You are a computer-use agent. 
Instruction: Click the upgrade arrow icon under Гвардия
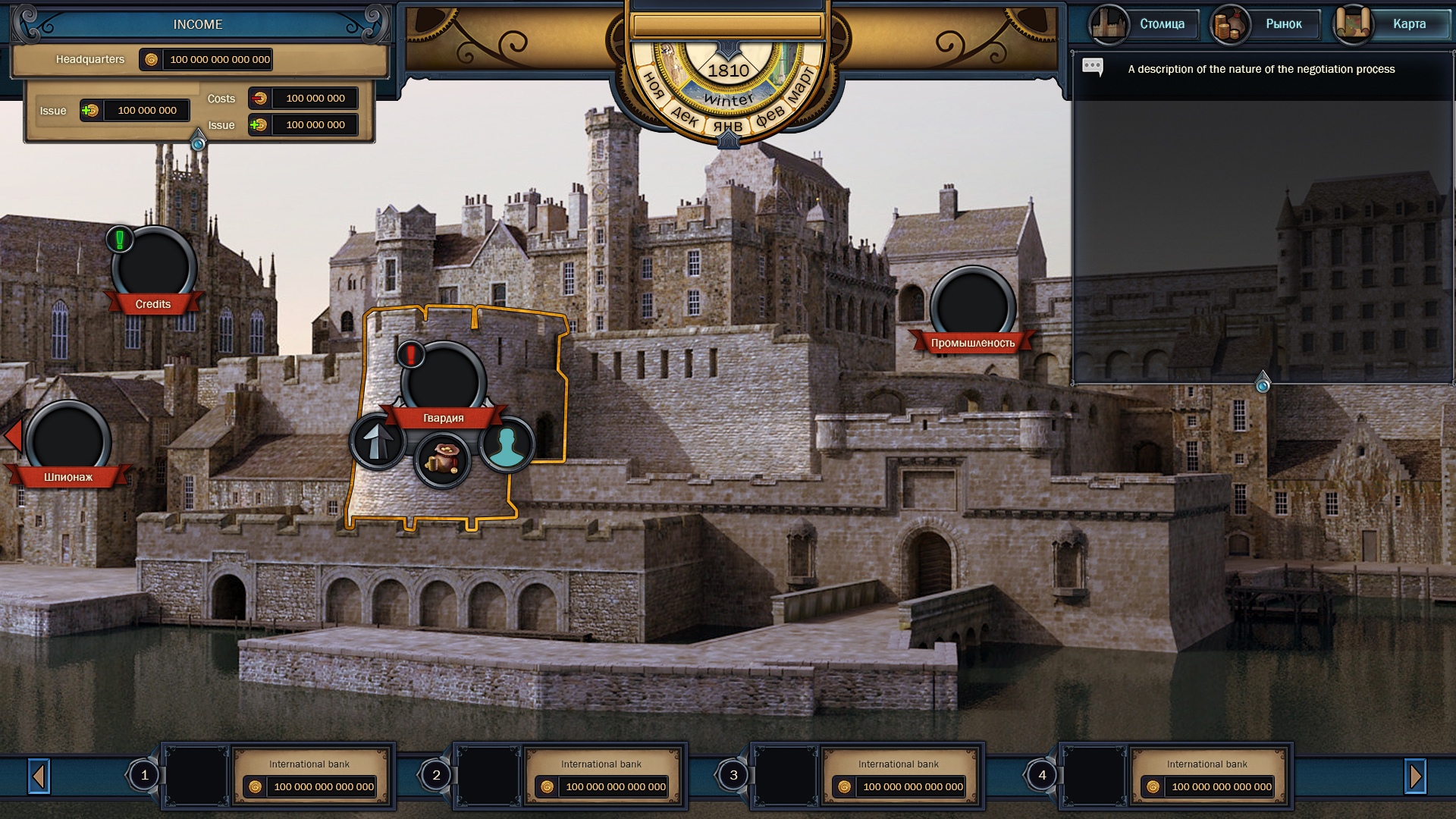coord(377,442)
